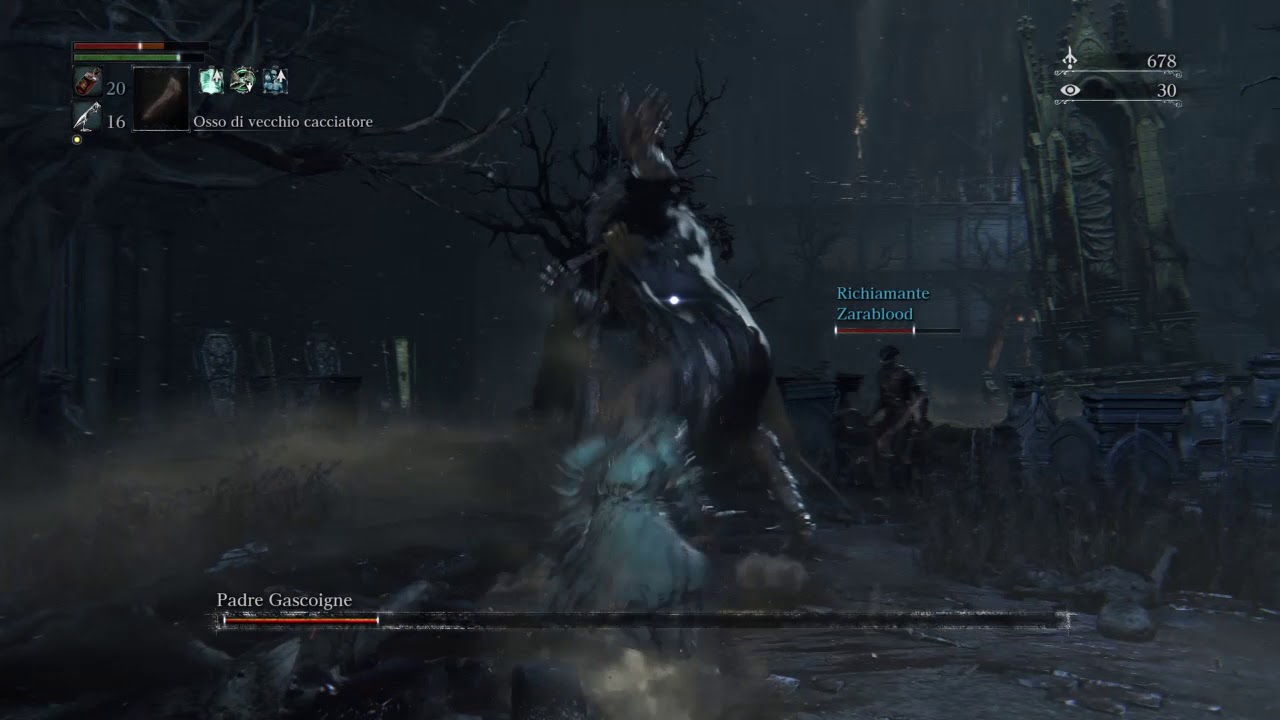Viewport: 1280px width, 720px height.
Task: Click the first buff icon with up arrow
Action: point(211,81)
